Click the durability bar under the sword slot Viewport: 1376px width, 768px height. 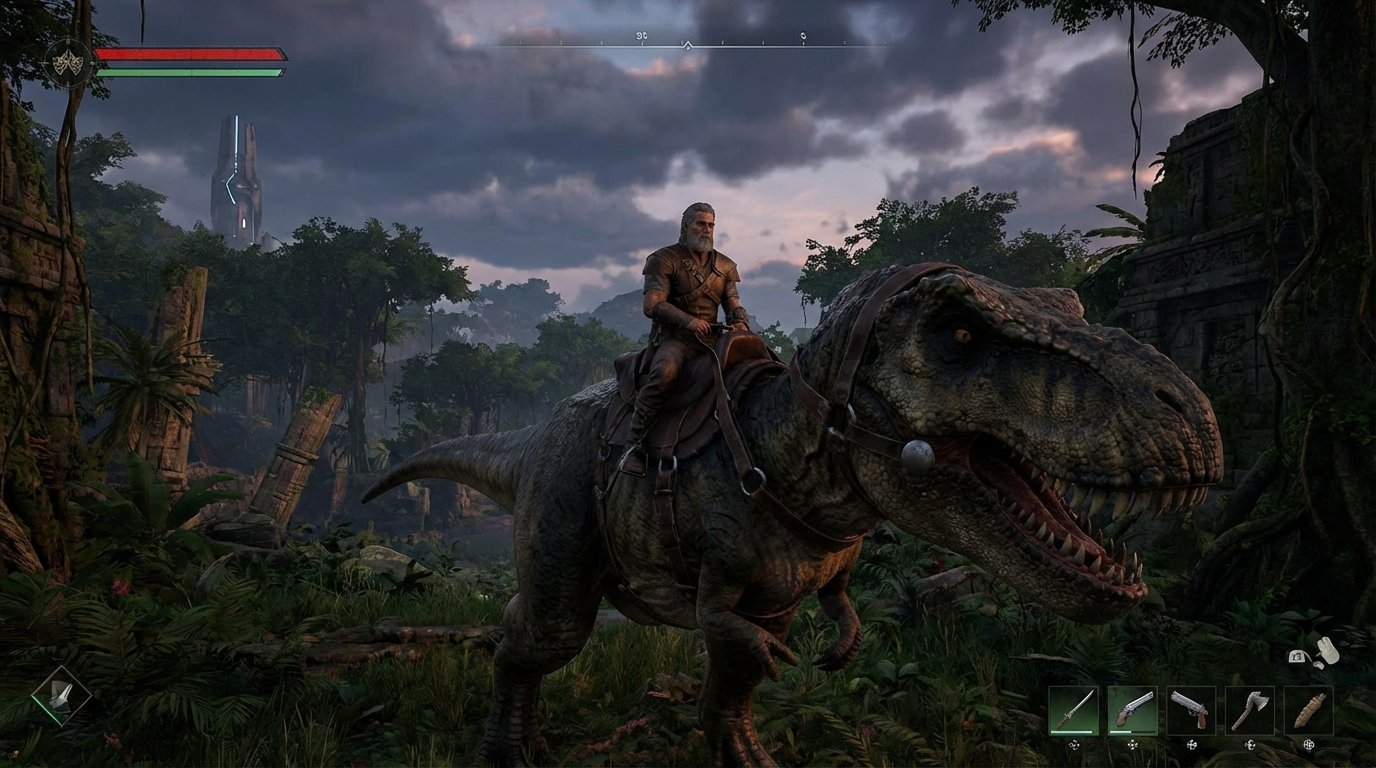[x=1072, y=731]
